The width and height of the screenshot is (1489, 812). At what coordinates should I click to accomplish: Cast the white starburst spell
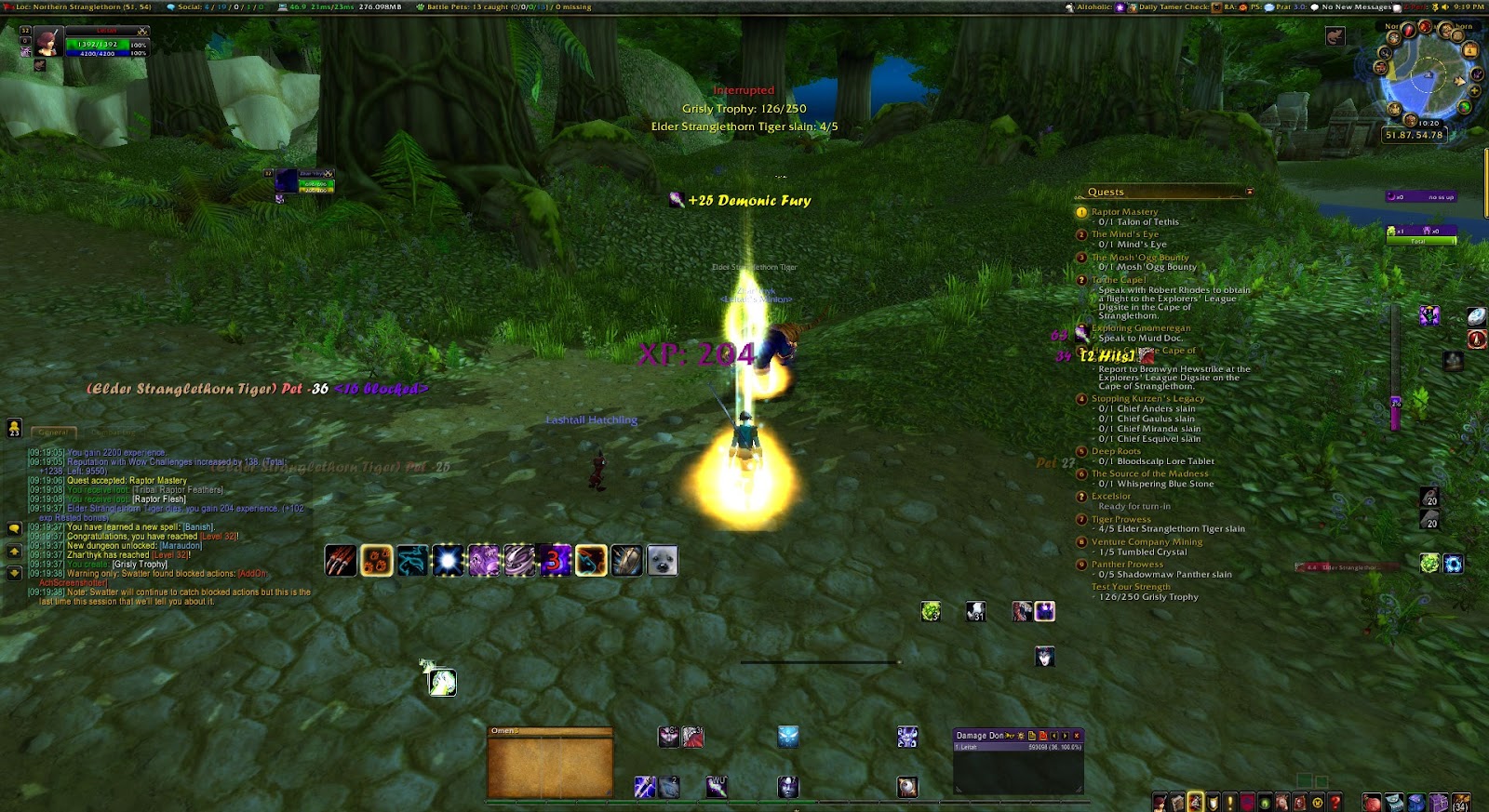pyautogui.click(x=448, y=561)
